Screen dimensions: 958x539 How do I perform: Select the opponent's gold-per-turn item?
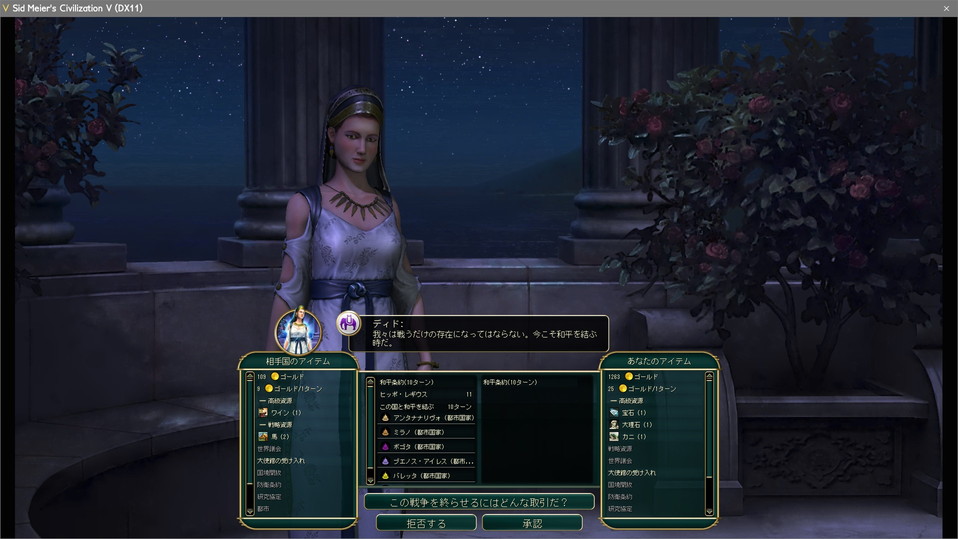point(292,389)
